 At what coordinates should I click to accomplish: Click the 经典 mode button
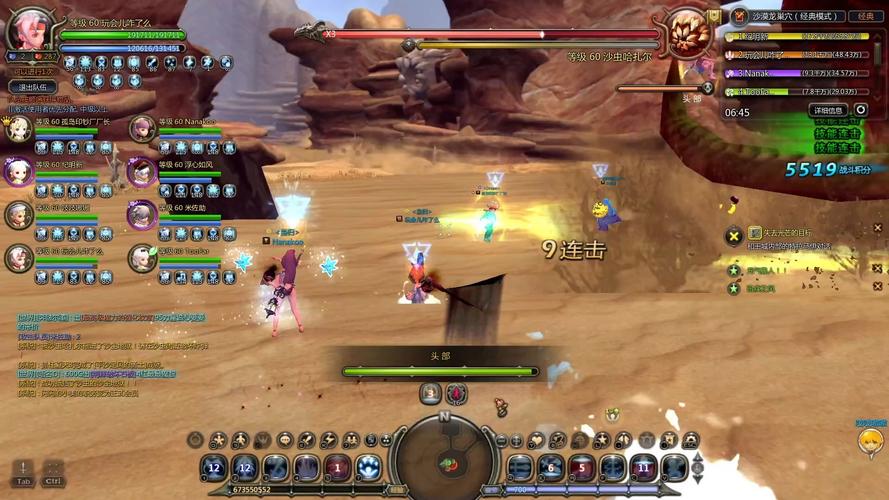[x=864, y=16]
